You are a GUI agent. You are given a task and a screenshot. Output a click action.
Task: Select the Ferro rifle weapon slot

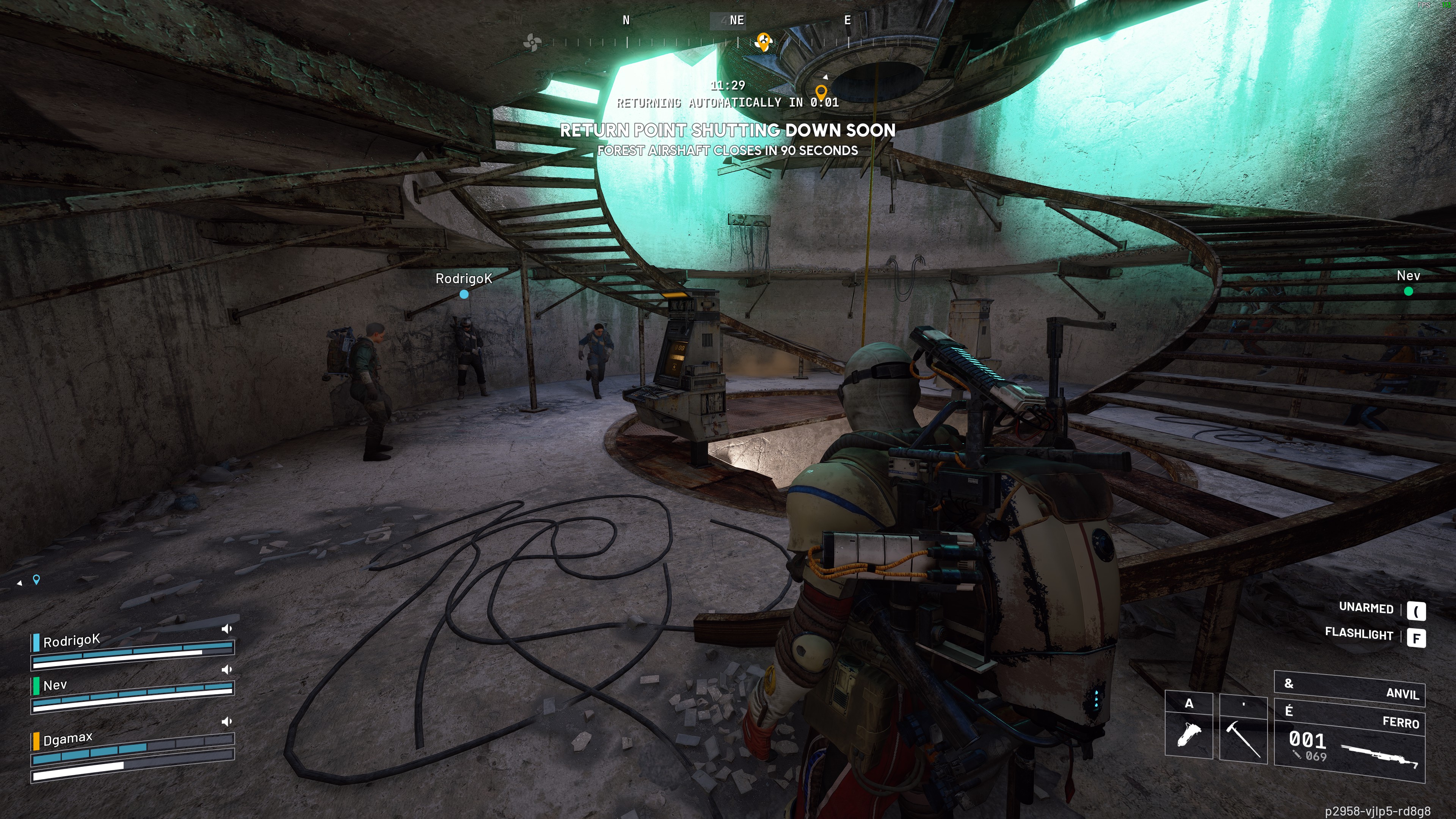tap(1349, 741)
